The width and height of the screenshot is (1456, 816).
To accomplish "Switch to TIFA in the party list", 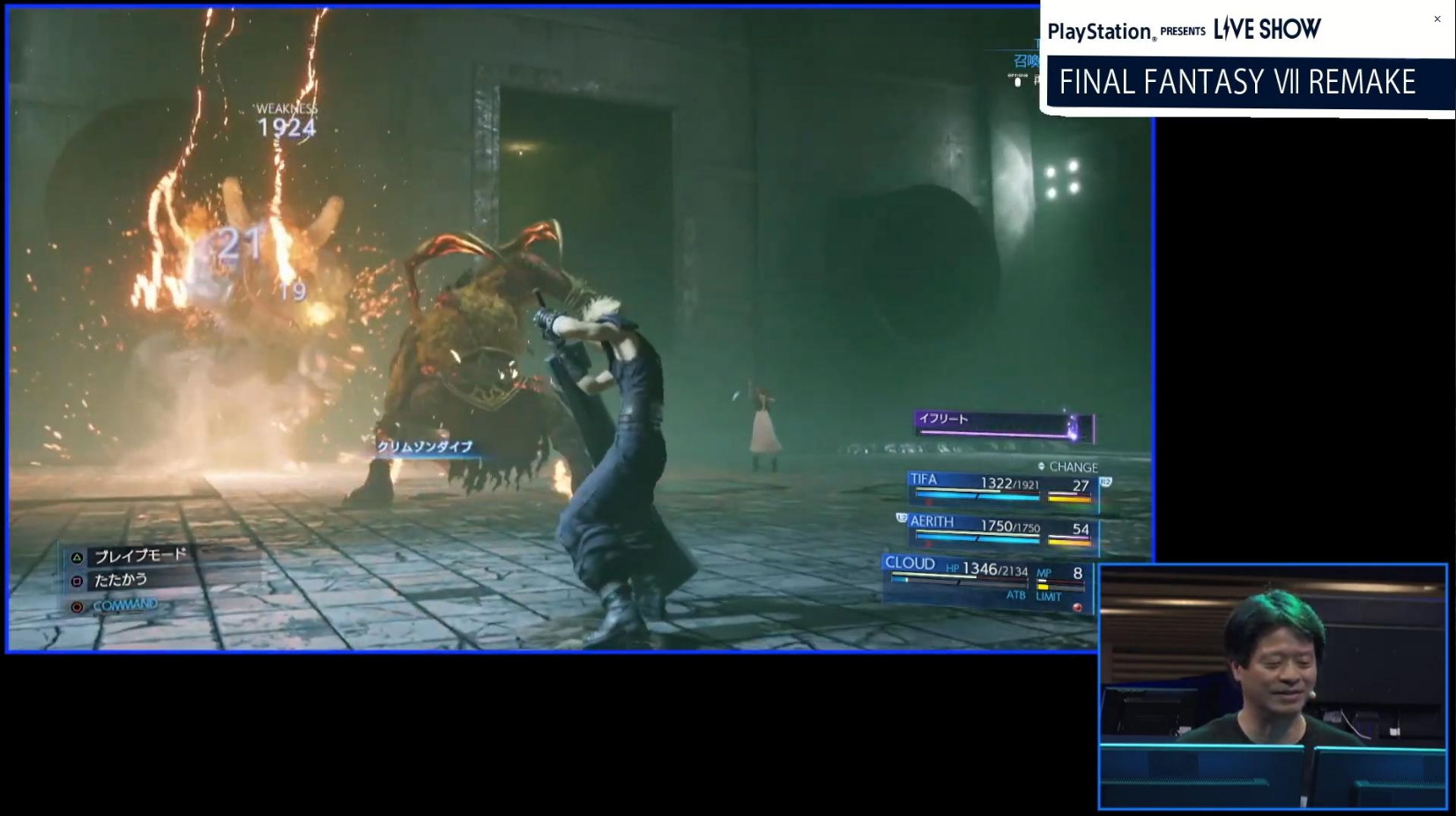I will click(x=1002, y=486).
